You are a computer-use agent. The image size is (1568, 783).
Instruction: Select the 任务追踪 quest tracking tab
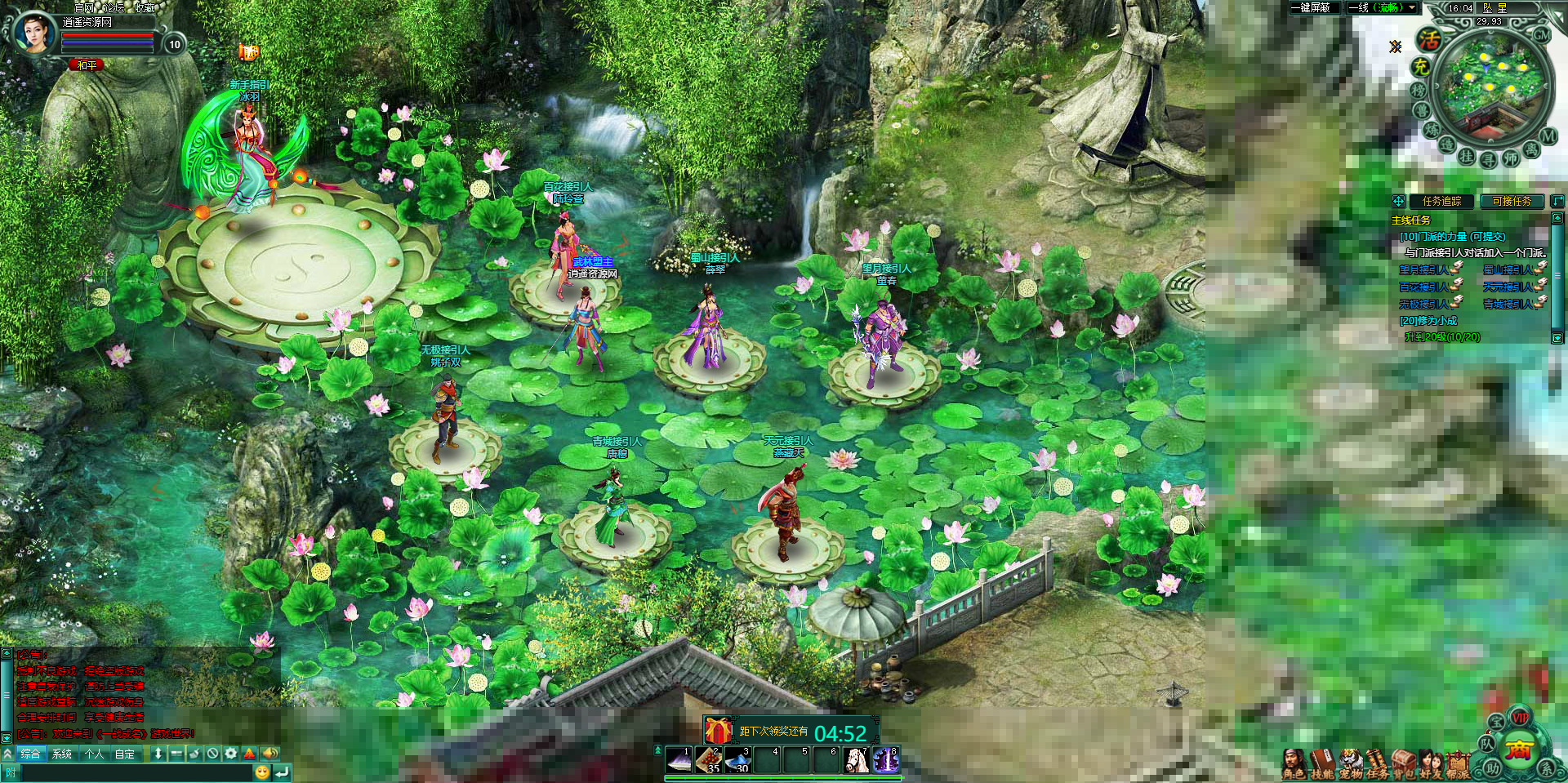(1441, 201)
